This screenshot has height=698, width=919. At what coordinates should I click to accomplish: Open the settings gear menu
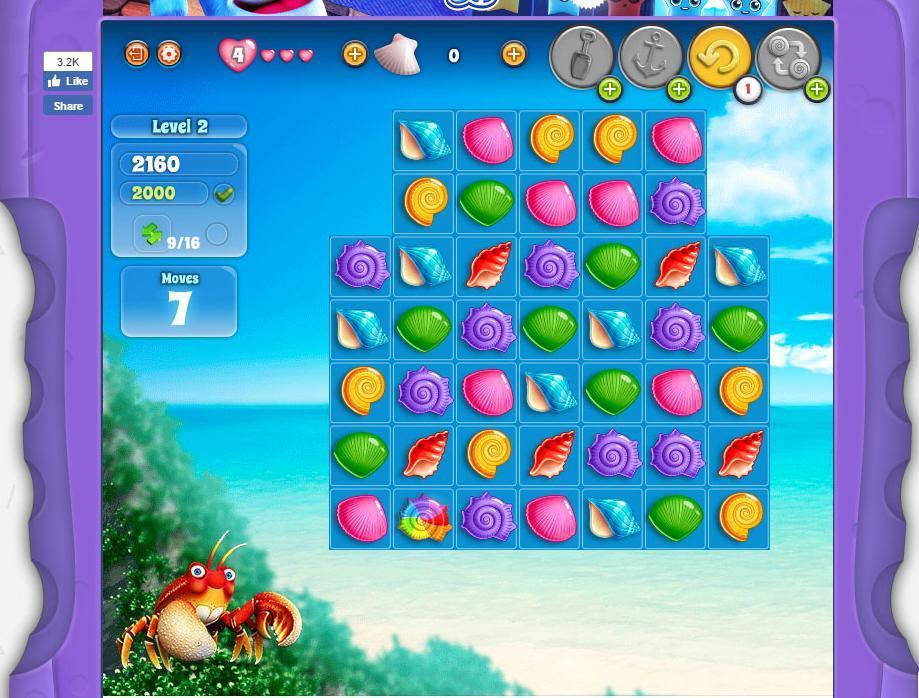(x=169, y=54)
